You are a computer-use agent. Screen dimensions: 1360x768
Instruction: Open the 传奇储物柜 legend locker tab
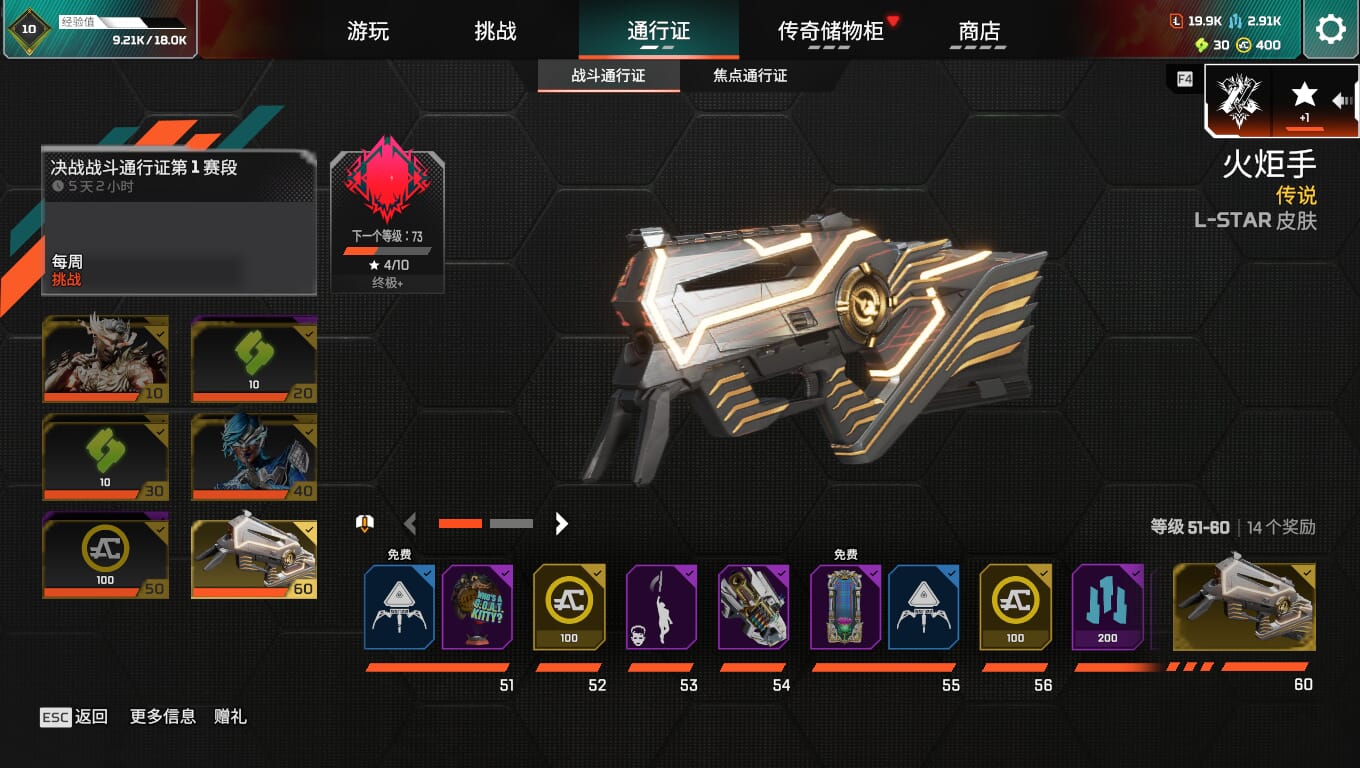coord(831,31)
